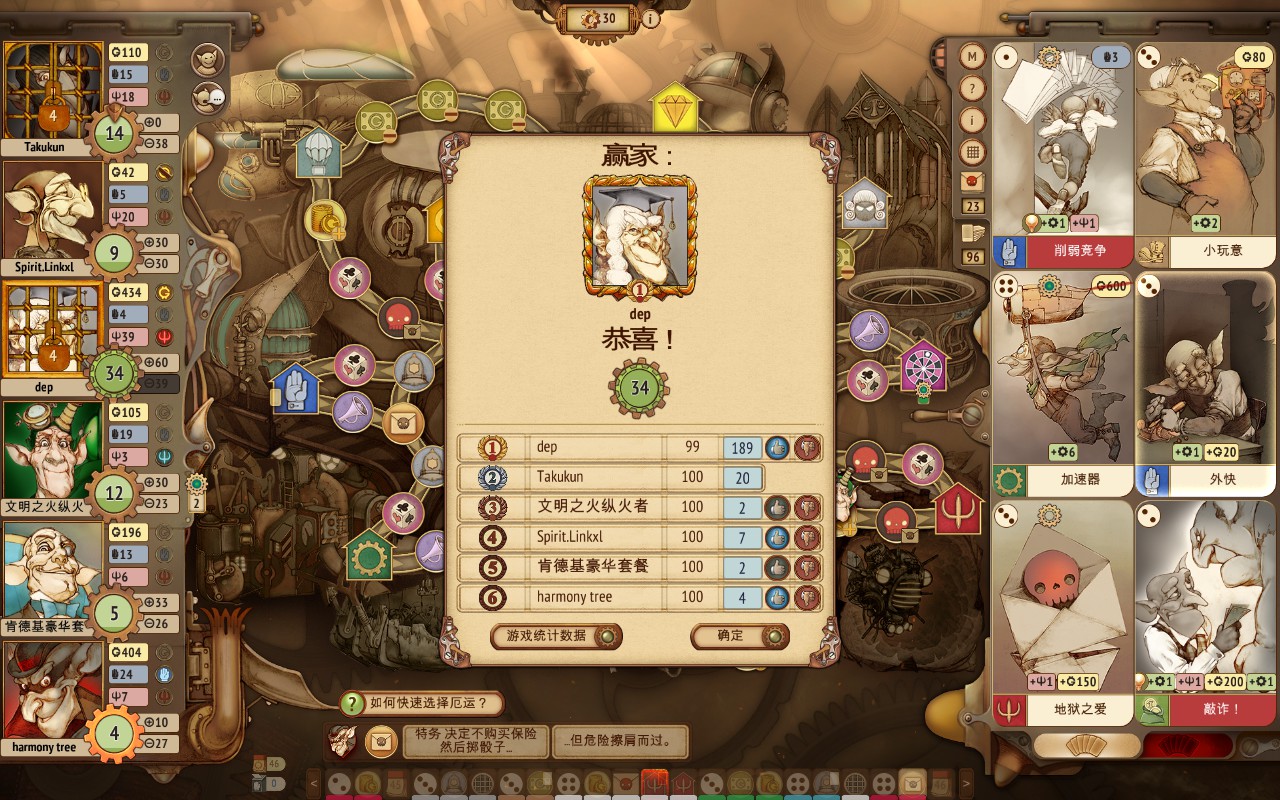Open 游戏统计数据 game statistics
This screenshot has height=800, width=1280.
coord(556,636)
